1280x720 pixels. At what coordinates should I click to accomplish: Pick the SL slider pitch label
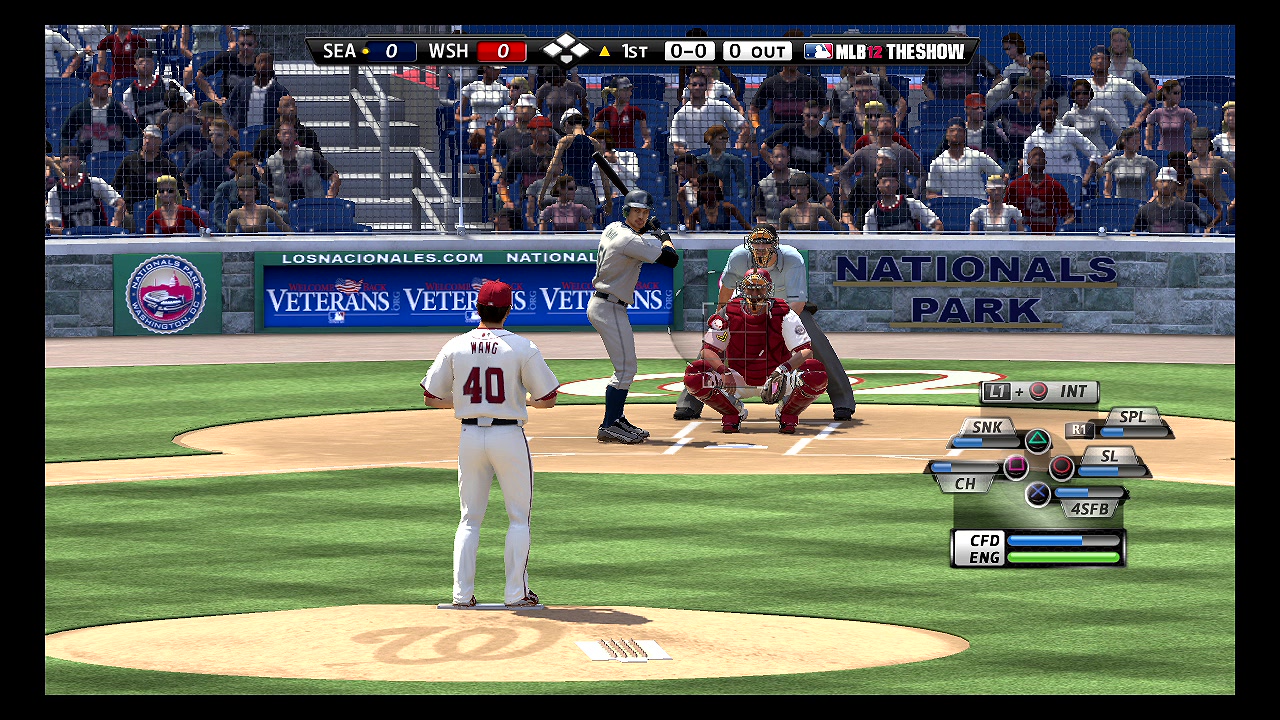pos(1109,456)
